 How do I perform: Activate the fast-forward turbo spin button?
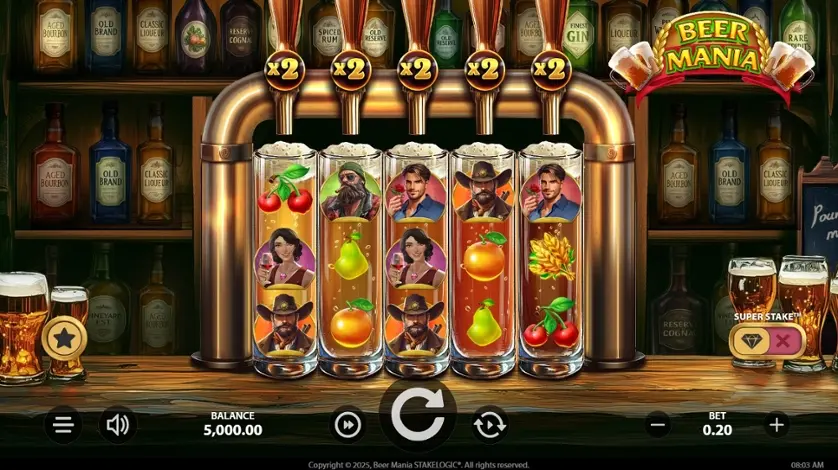tap(347, 425)
